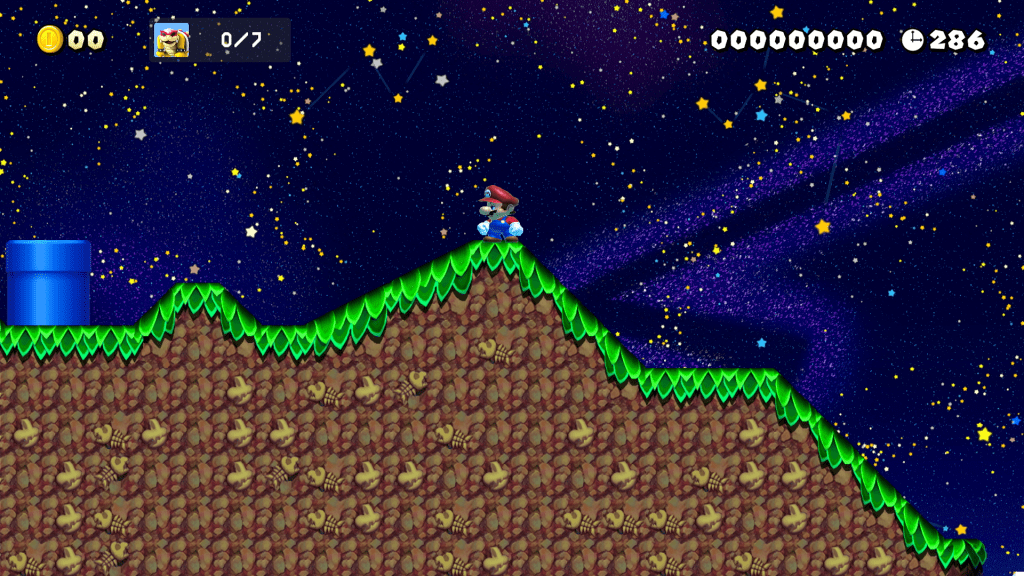Select the Roy clear-condition tracker icon

click(172, 40)
